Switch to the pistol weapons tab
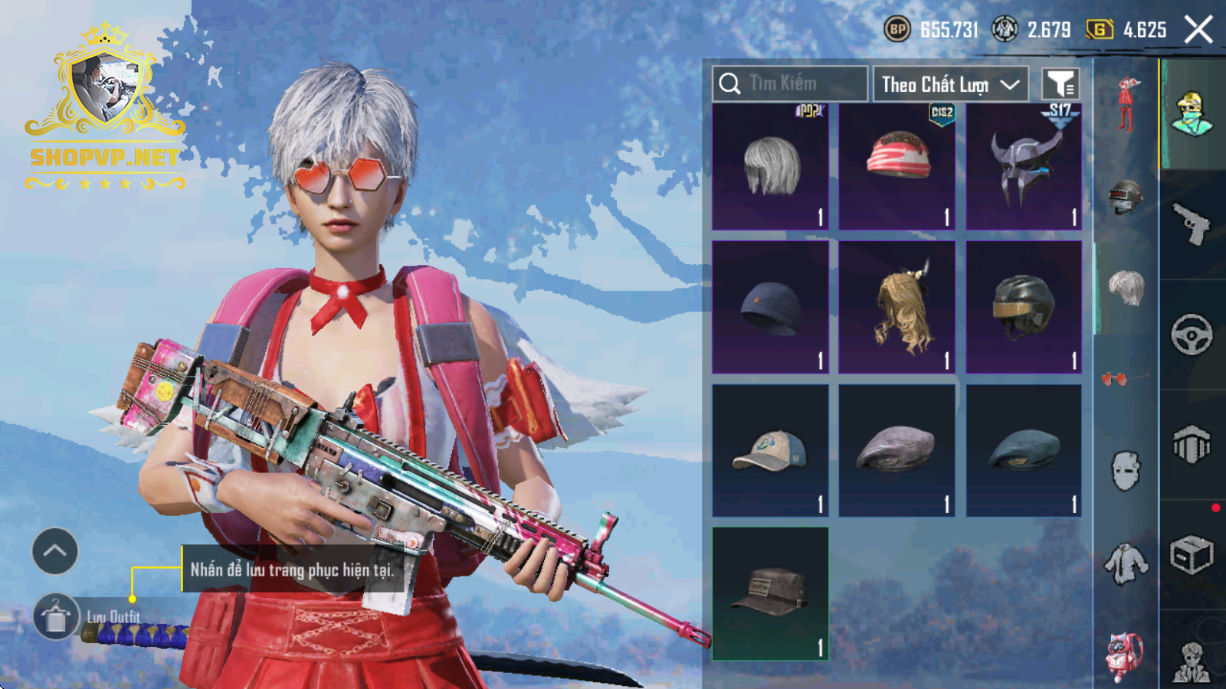The image size is (1226, 689). coord(1192,224)
